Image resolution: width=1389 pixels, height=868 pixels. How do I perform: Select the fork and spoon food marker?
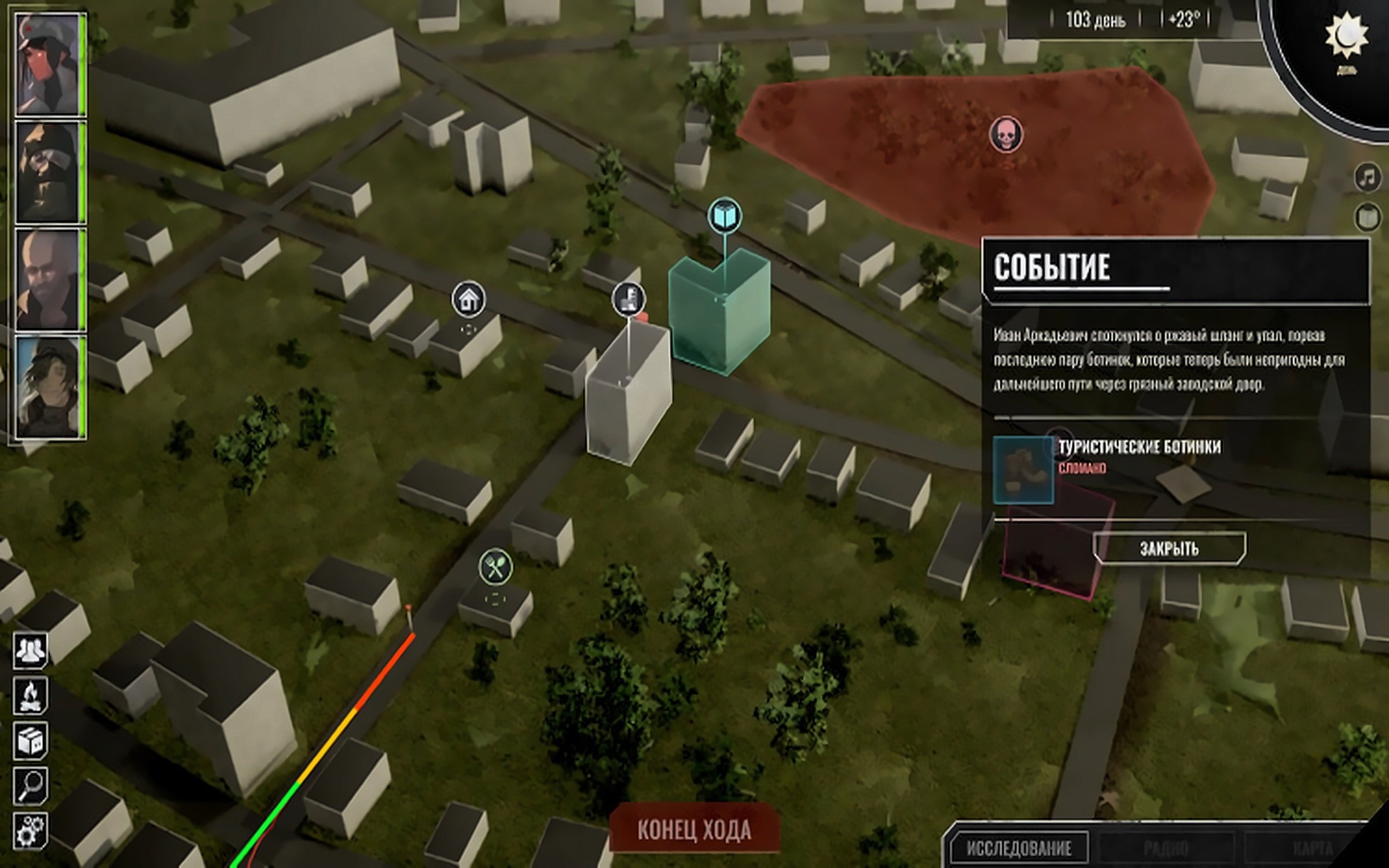495,567
